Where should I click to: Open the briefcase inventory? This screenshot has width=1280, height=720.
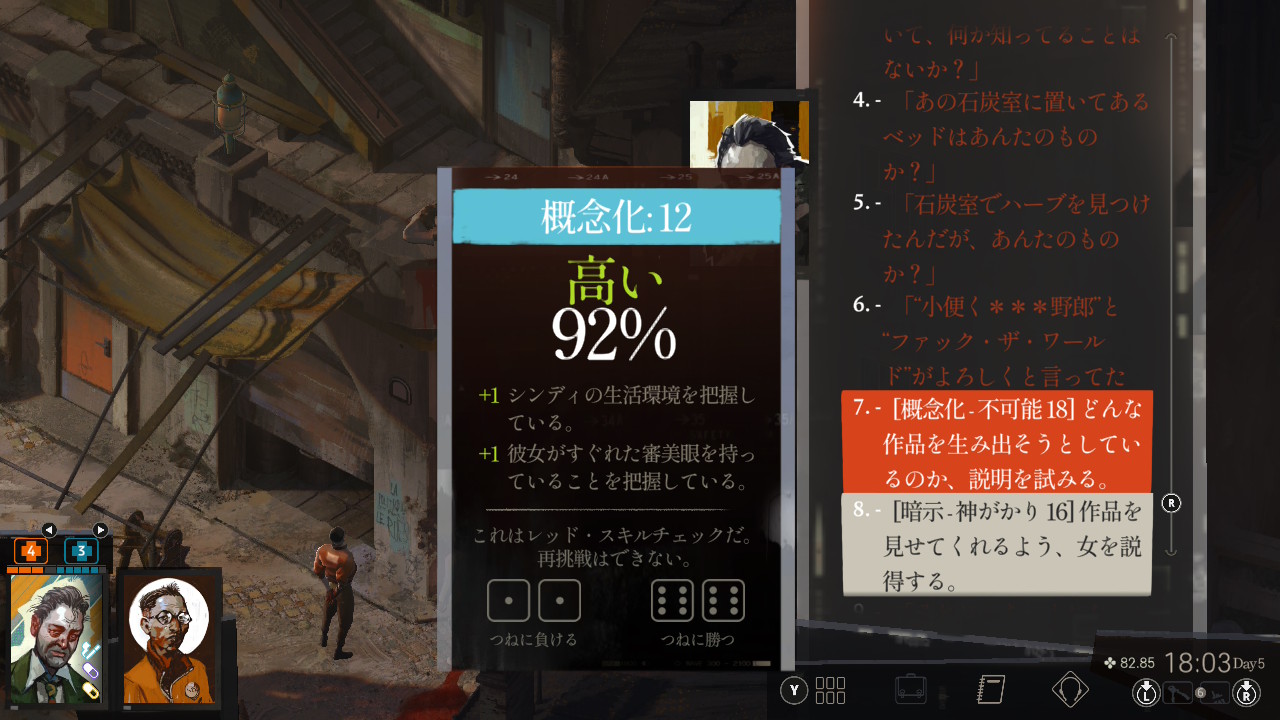click(x=910, y=690)
